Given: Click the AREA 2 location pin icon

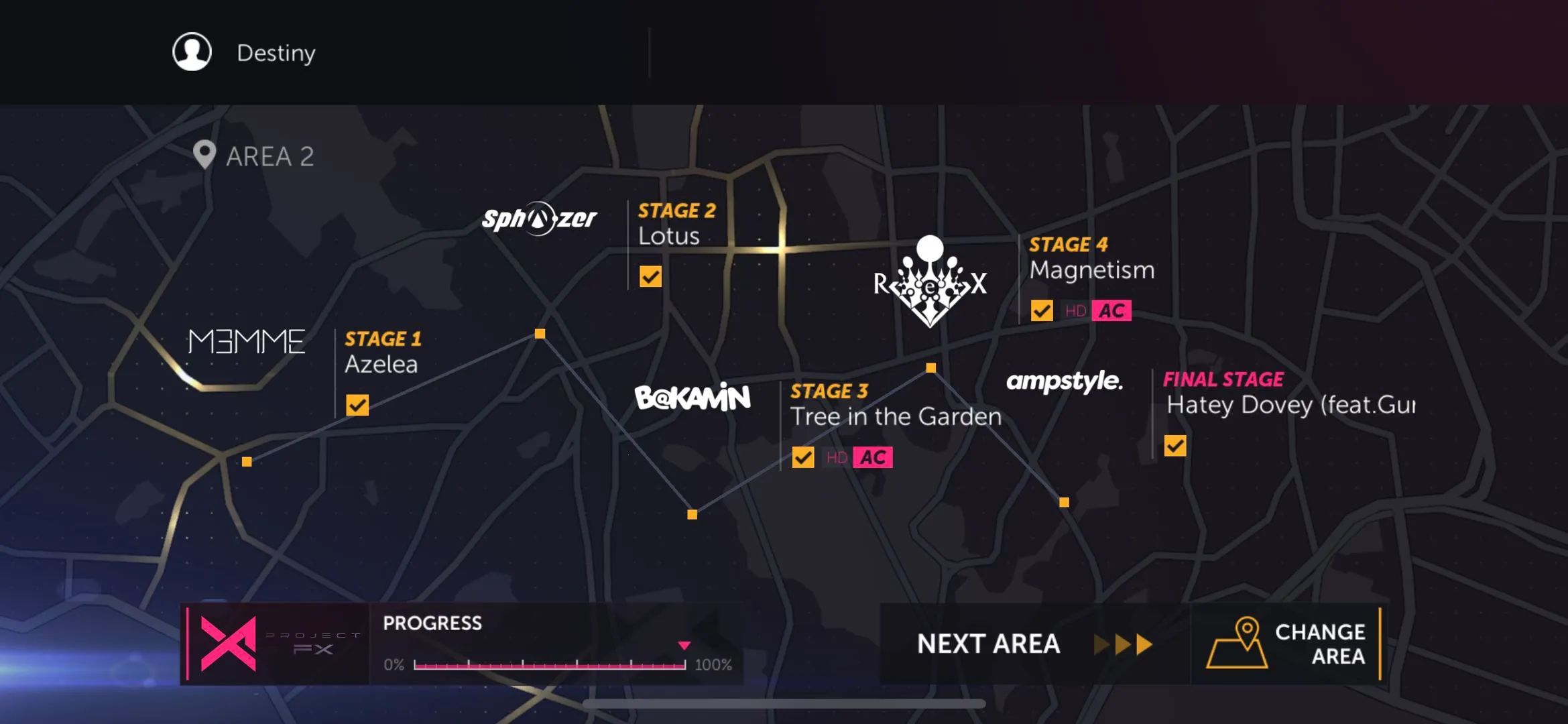Looking at the screenshot, I should [x=203, y=155].
